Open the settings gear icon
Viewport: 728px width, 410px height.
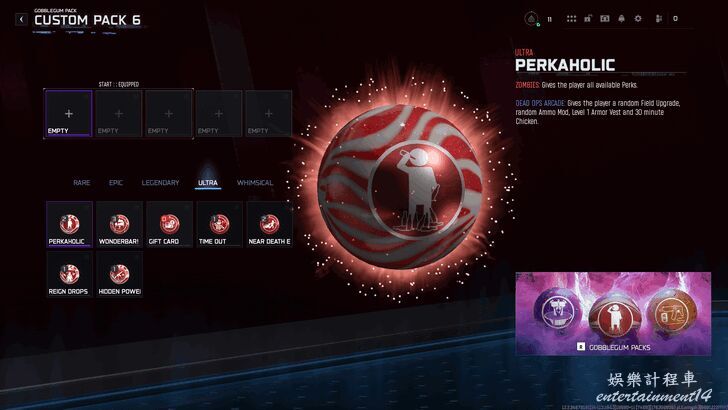click(638, 19)
